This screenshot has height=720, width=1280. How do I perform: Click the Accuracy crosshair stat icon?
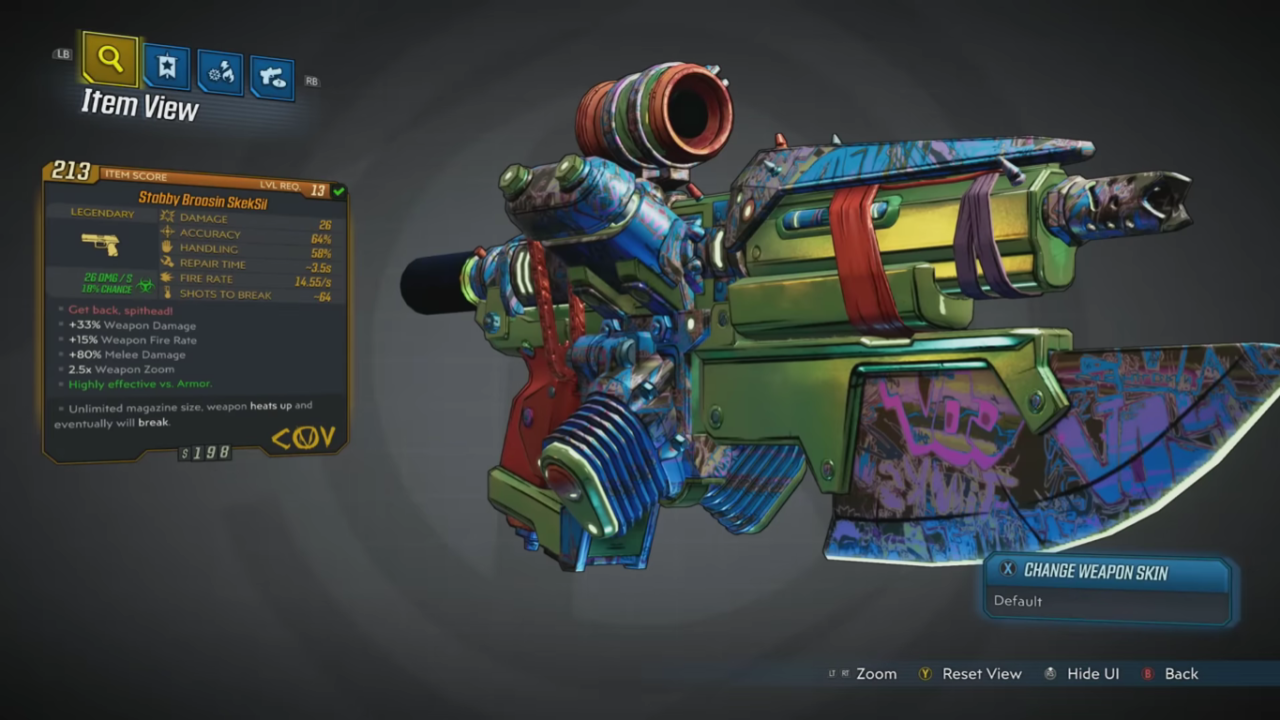(167, 232)
